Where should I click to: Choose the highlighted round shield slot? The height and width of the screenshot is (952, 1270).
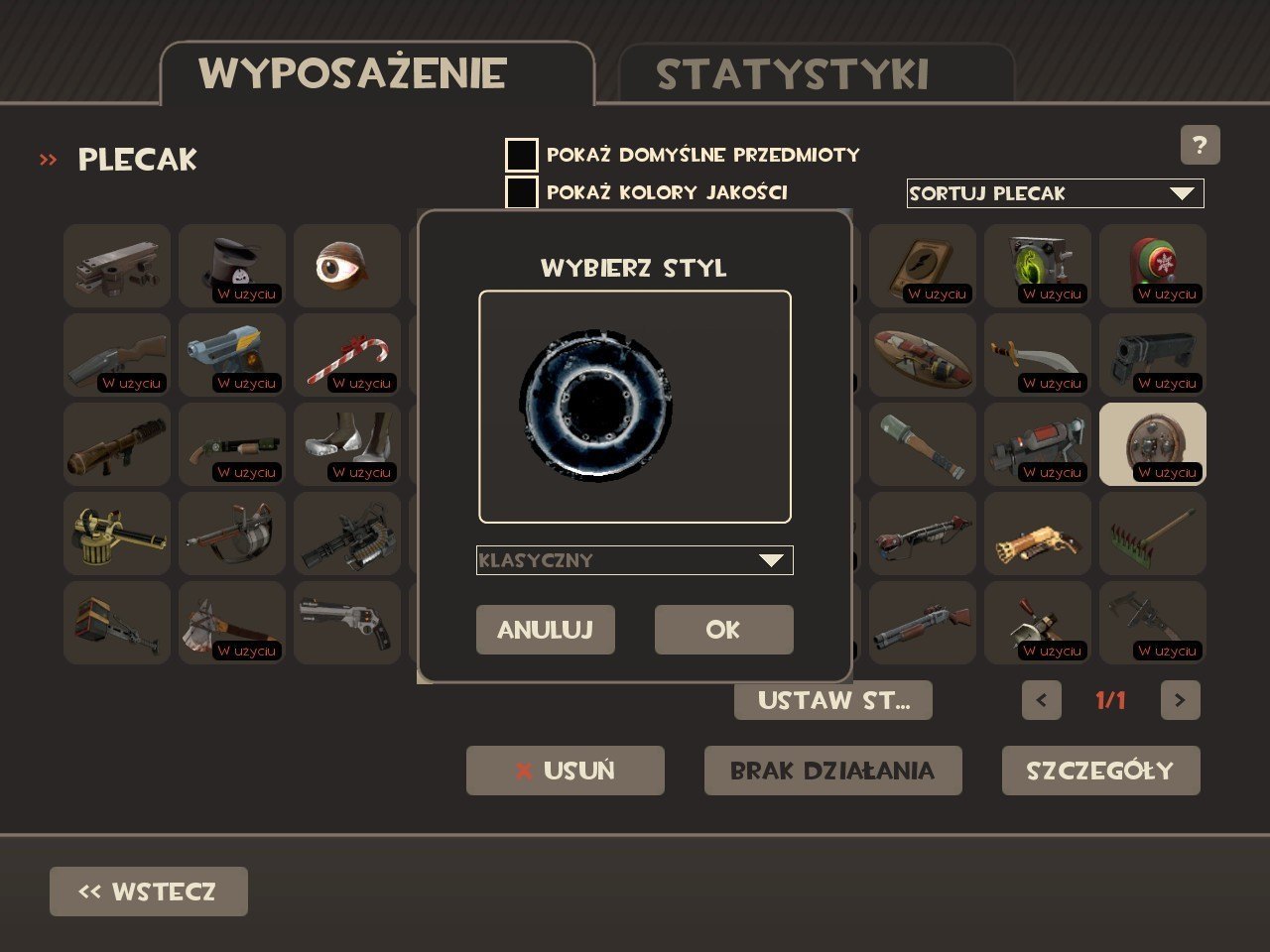(1153, 444)
